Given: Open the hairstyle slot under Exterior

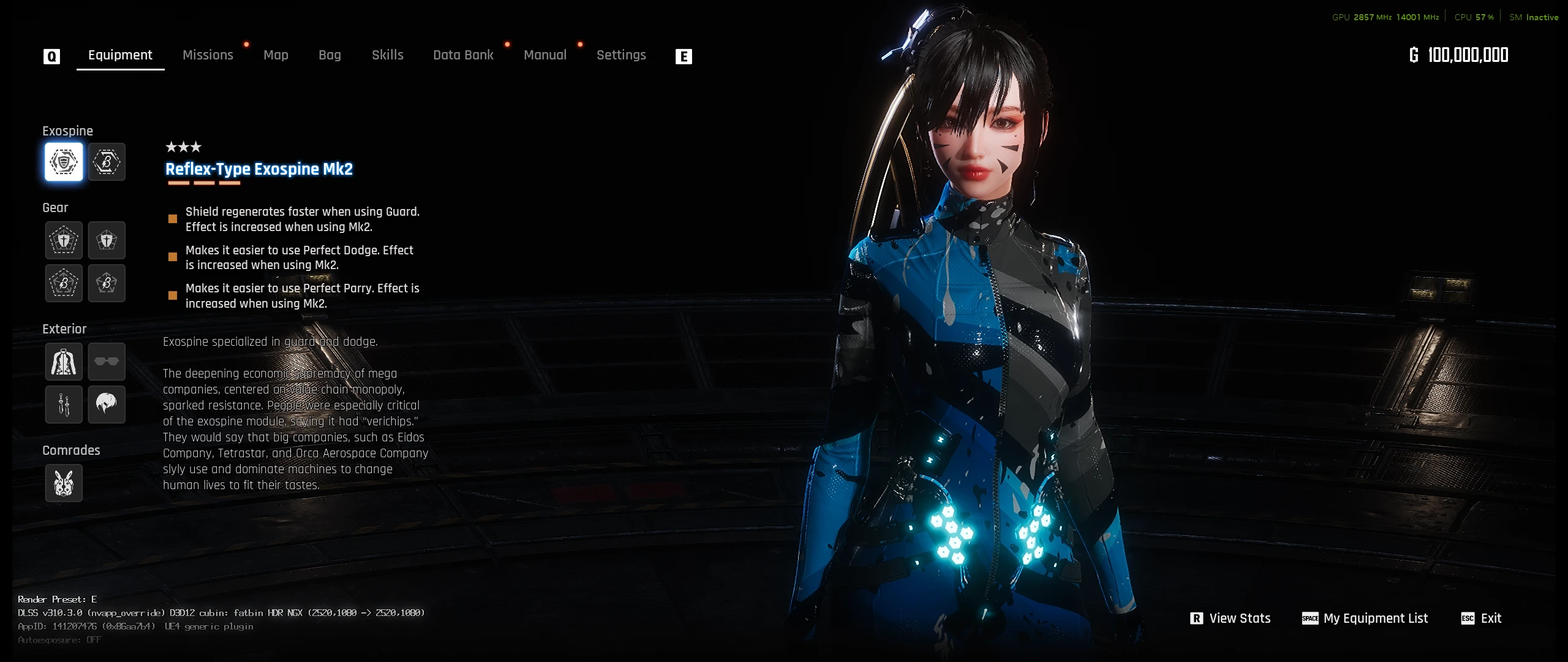Looking at the screenshot, I should point(107,405).
